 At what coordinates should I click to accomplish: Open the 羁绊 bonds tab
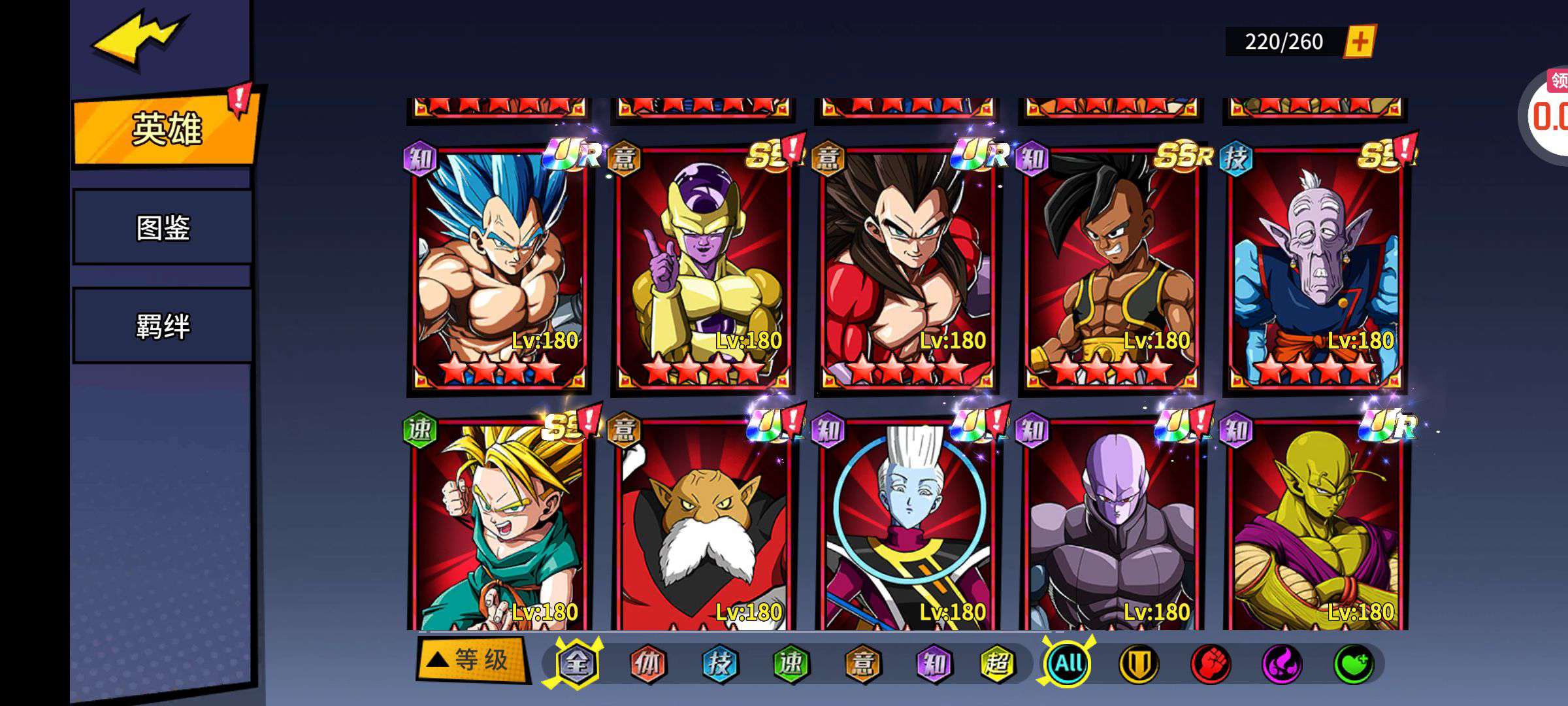[x=163, y=326]
